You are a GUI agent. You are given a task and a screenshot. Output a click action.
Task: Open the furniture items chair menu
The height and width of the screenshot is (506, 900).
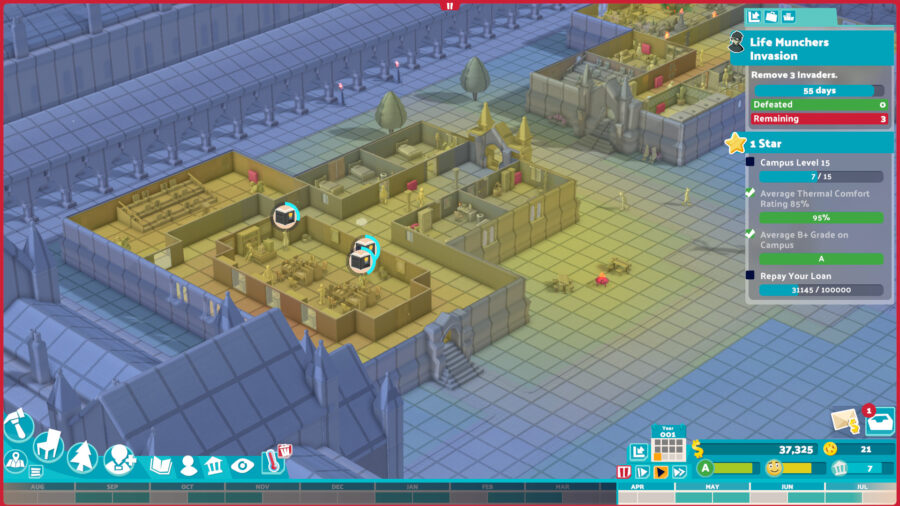pyautogui.click(x=48, y=445)
